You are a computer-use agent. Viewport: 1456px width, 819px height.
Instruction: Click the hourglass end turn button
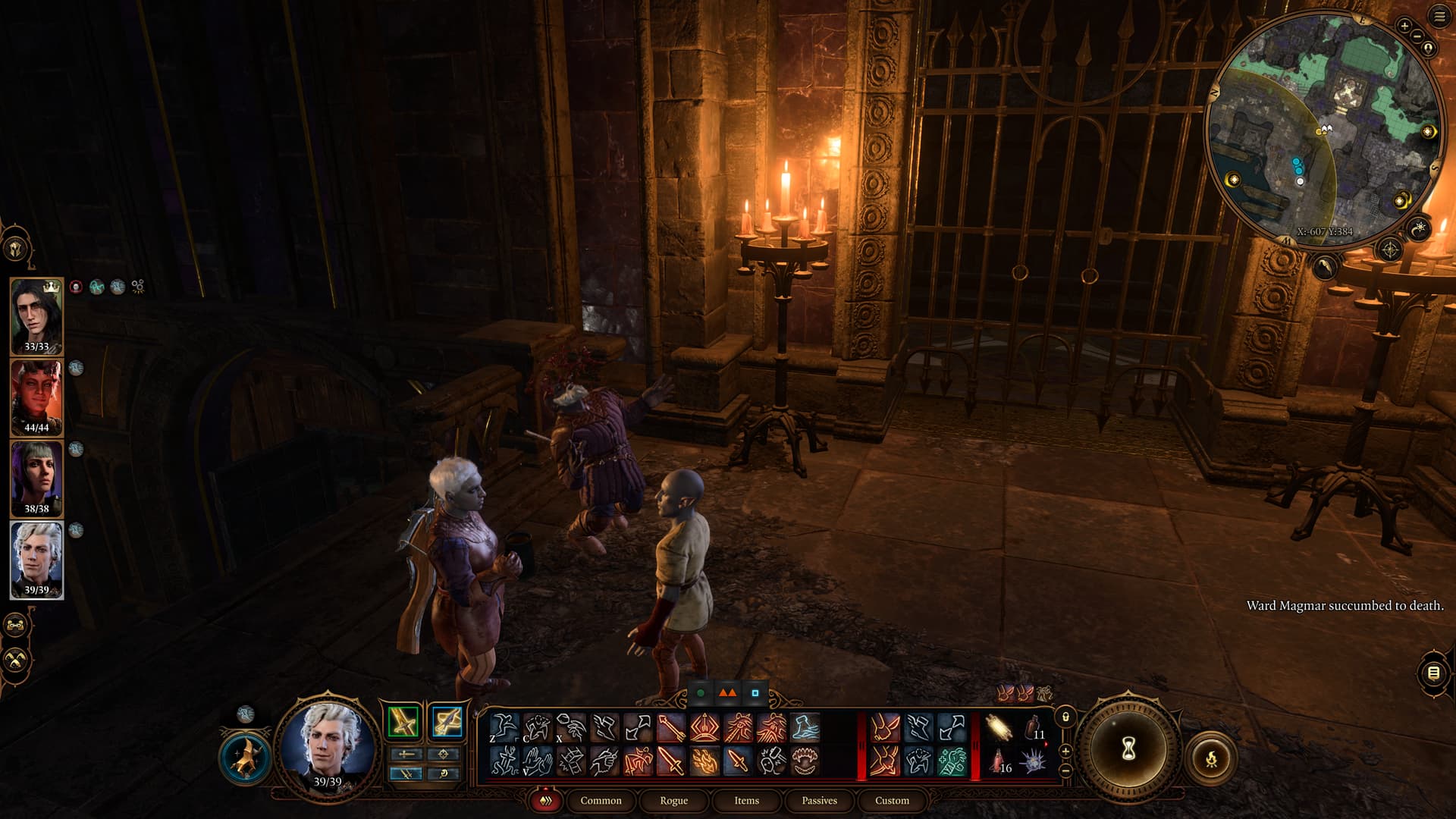pyautogui.click(x=1128, y=750)
